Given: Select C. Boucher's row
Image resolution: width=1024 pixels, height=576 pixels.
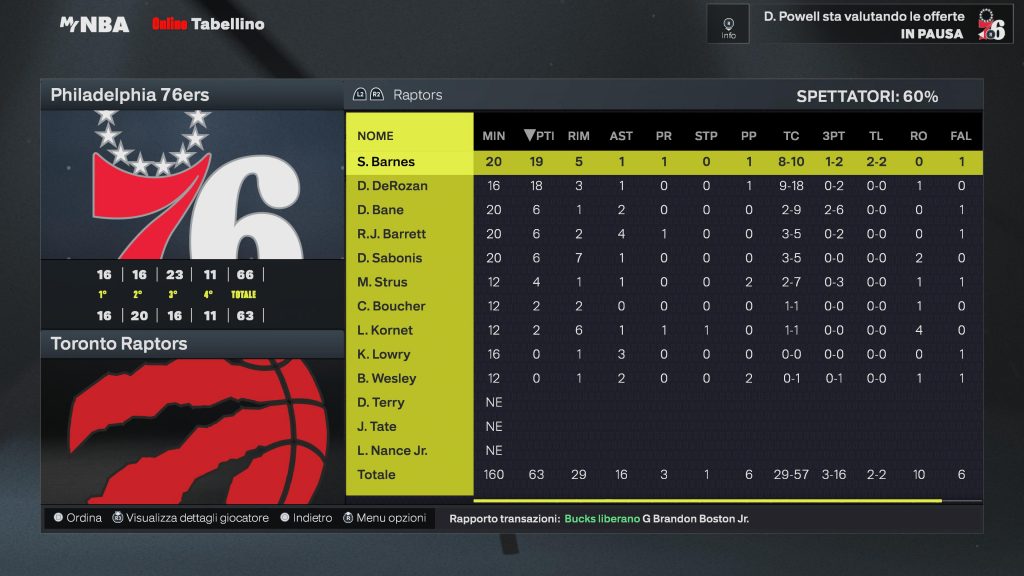Looking at the screenshot, I should [x=392, y=306].
